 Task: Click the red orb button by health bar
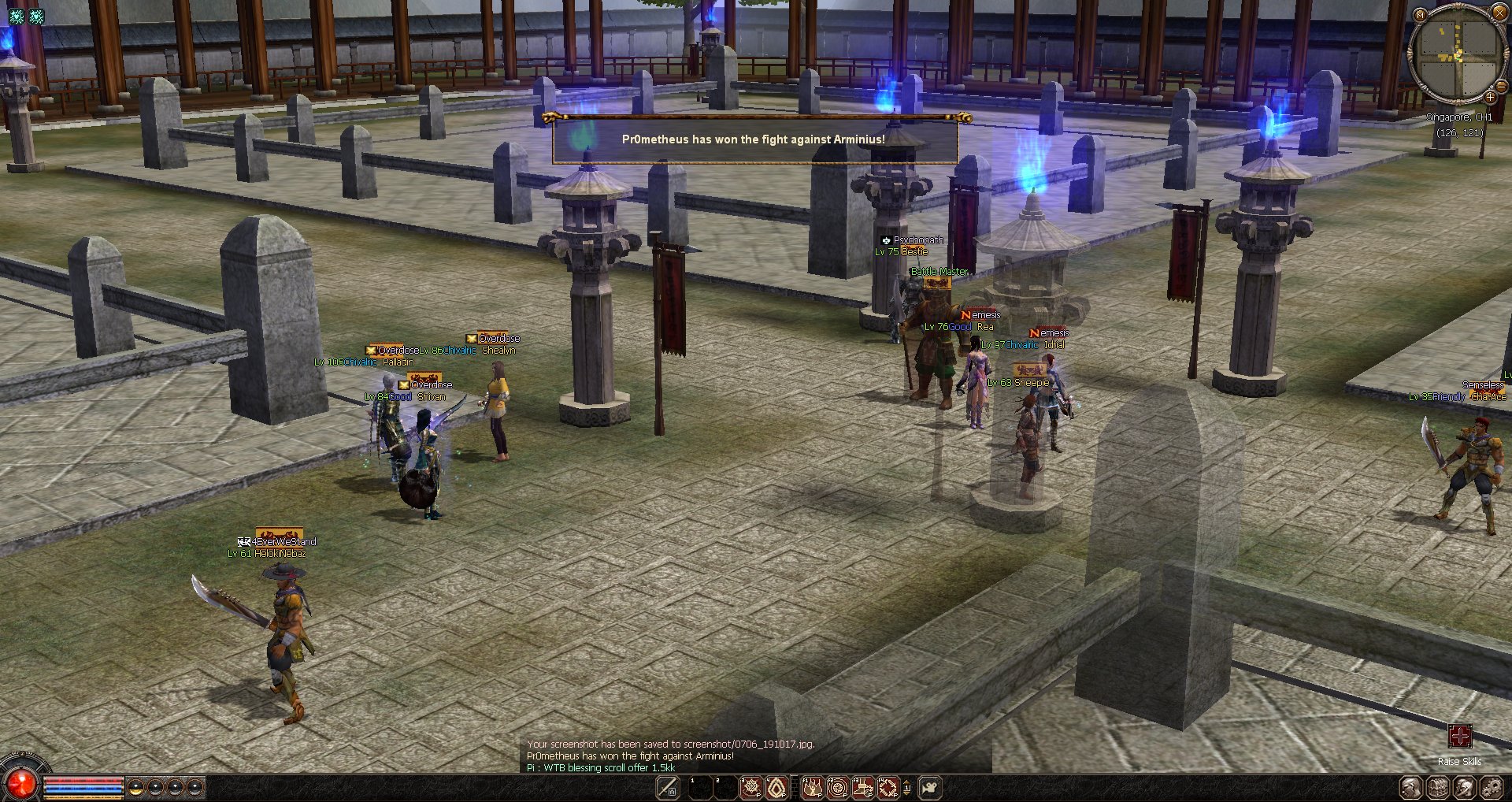[x=20, y=782]
